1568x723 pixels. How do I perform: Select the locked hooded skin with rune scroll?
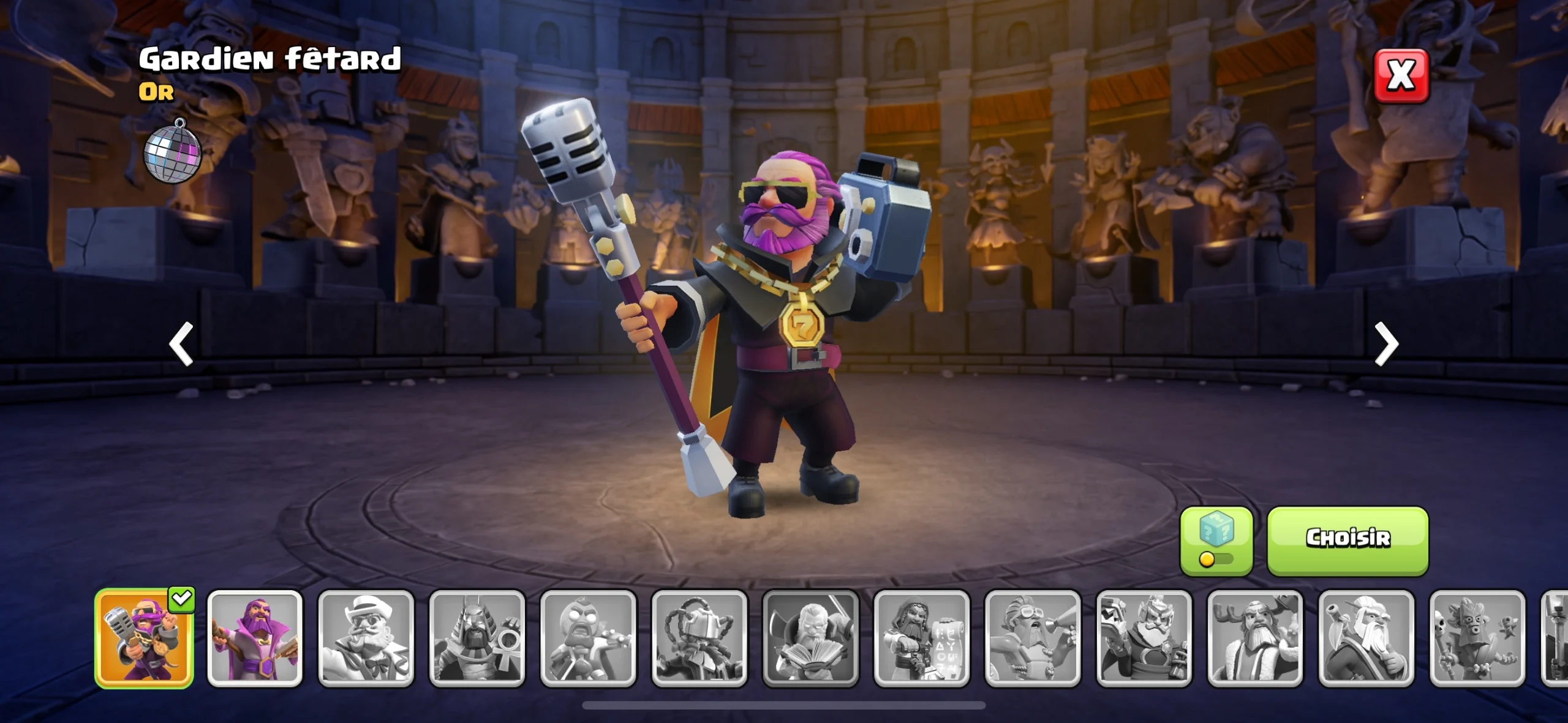point(922,639)
